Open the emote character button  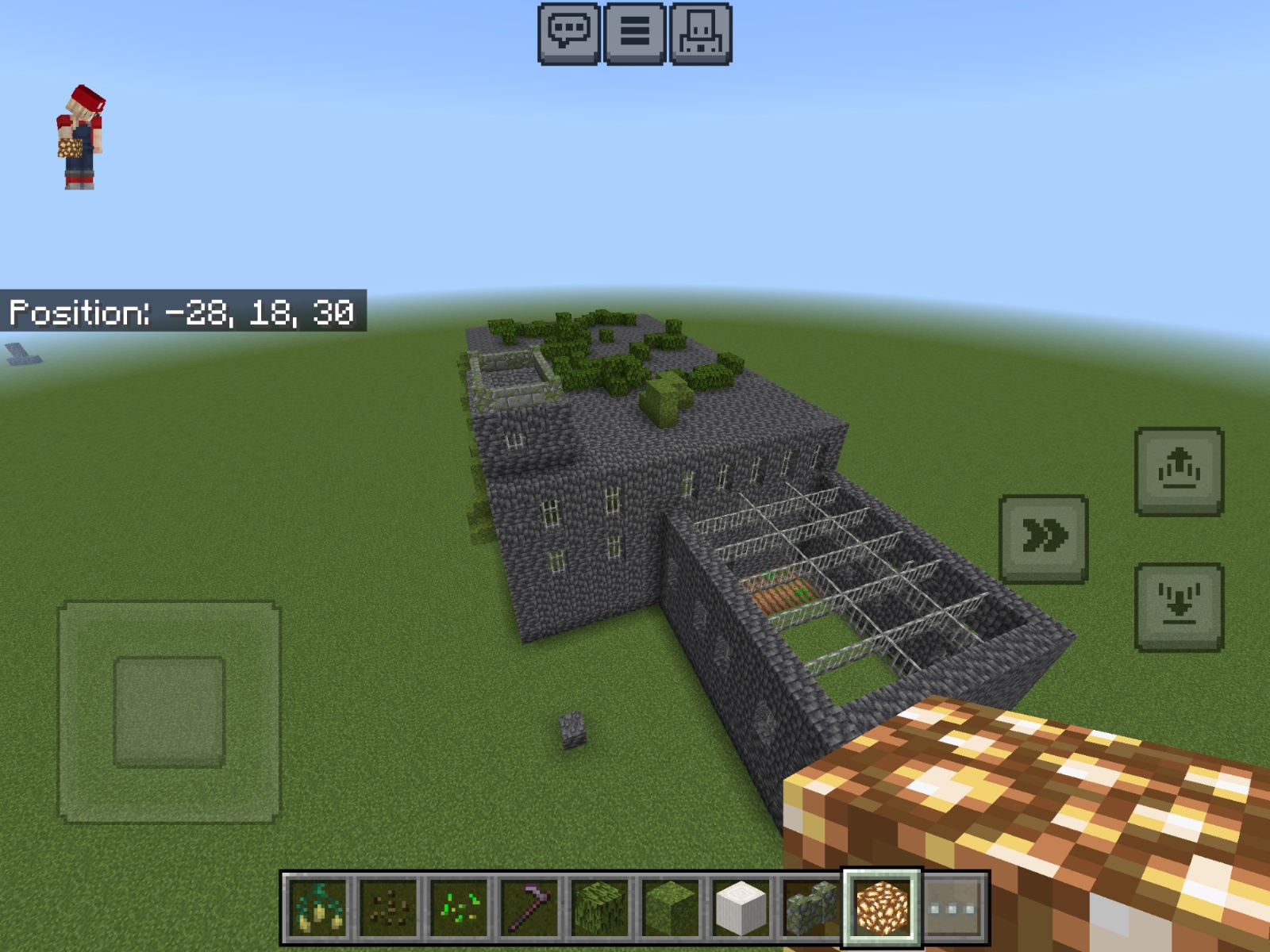[700, 33]
